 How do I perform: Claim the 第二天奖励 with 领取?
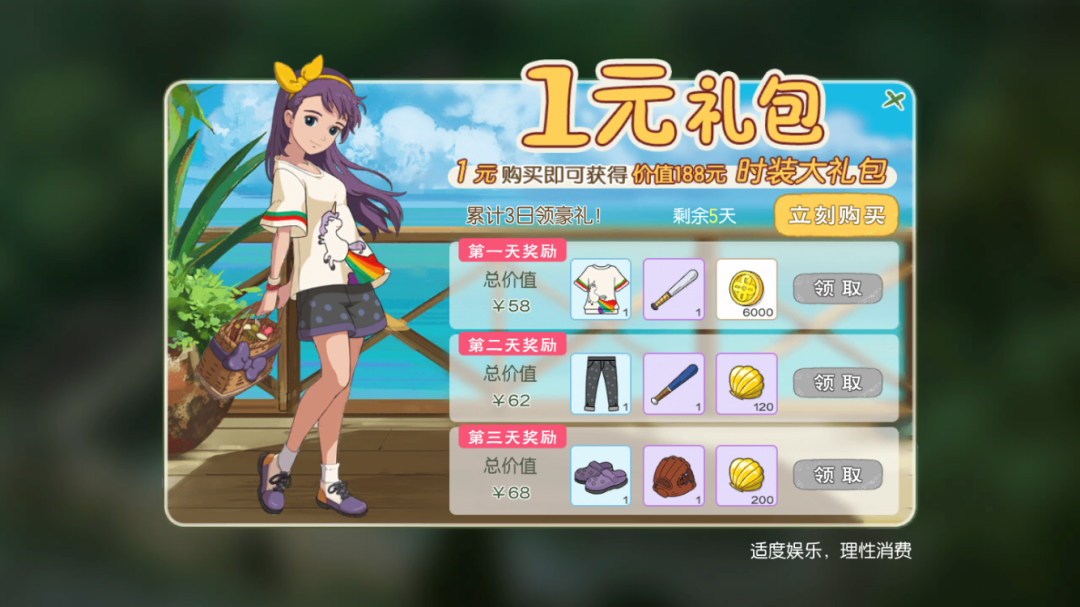click(837, 382)
